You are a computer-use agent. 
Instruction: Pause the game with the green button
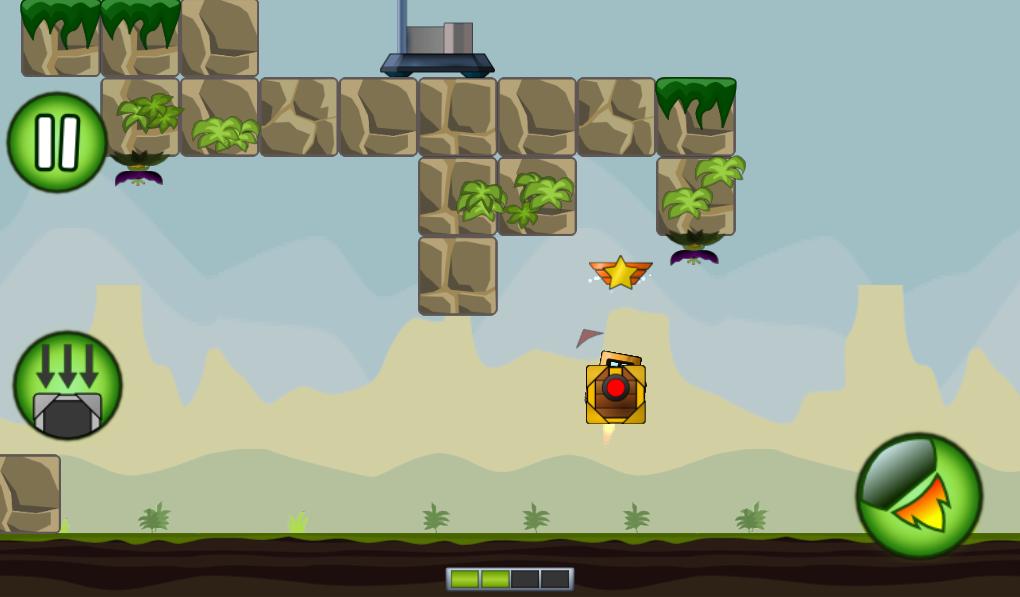57,142
